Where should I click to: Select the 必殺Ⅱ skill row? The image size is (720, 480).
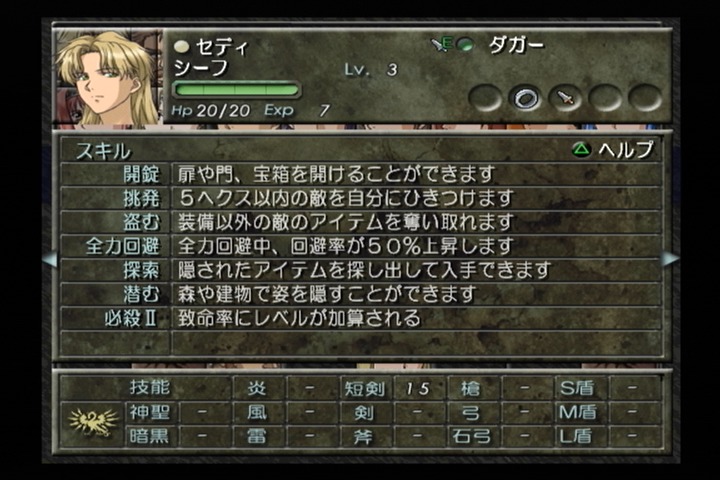pyautogui.click(x=360, y=319)
